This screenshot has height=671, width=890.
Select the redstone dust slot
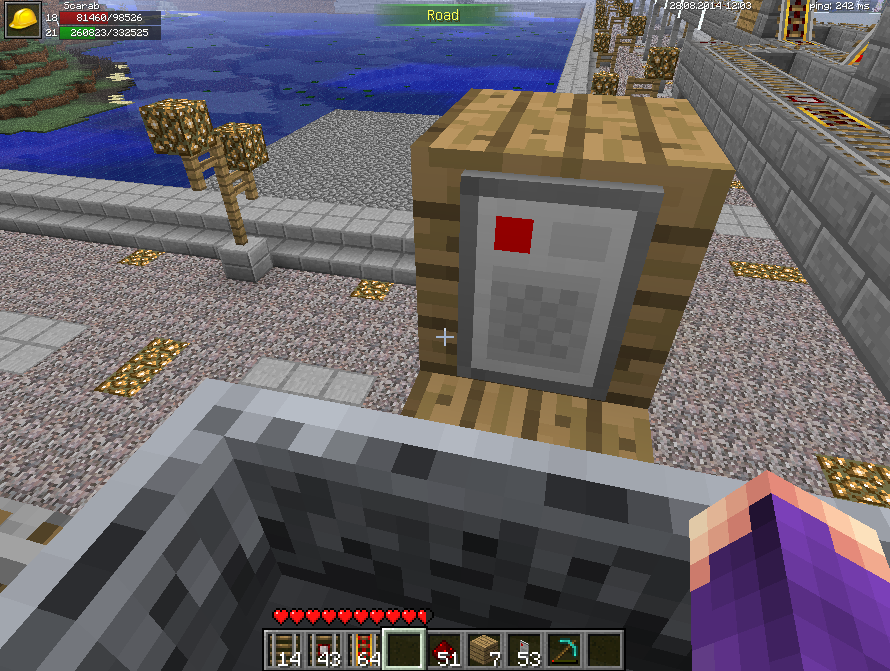tap(444, 649)
